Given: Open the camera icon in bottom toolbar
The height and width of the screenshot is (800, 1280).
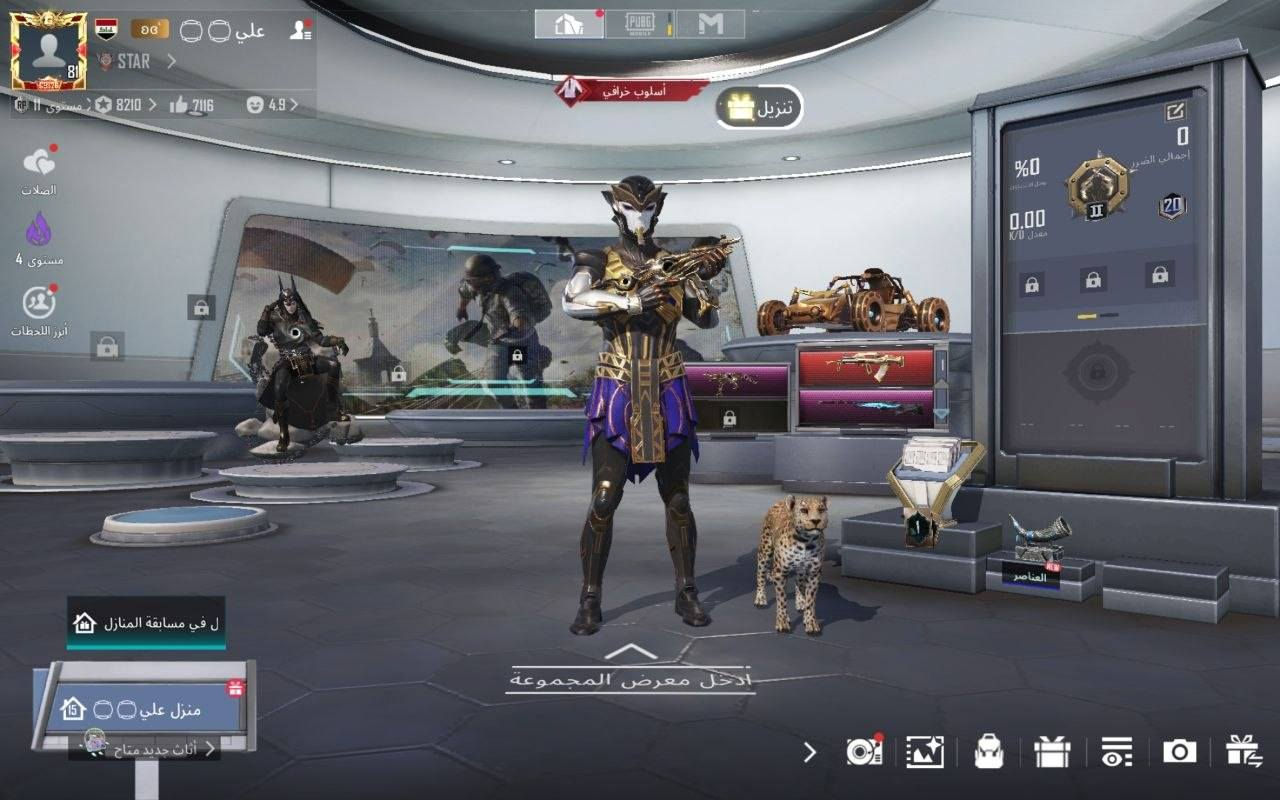Looking at the screenshot, I should [1179, 752].
